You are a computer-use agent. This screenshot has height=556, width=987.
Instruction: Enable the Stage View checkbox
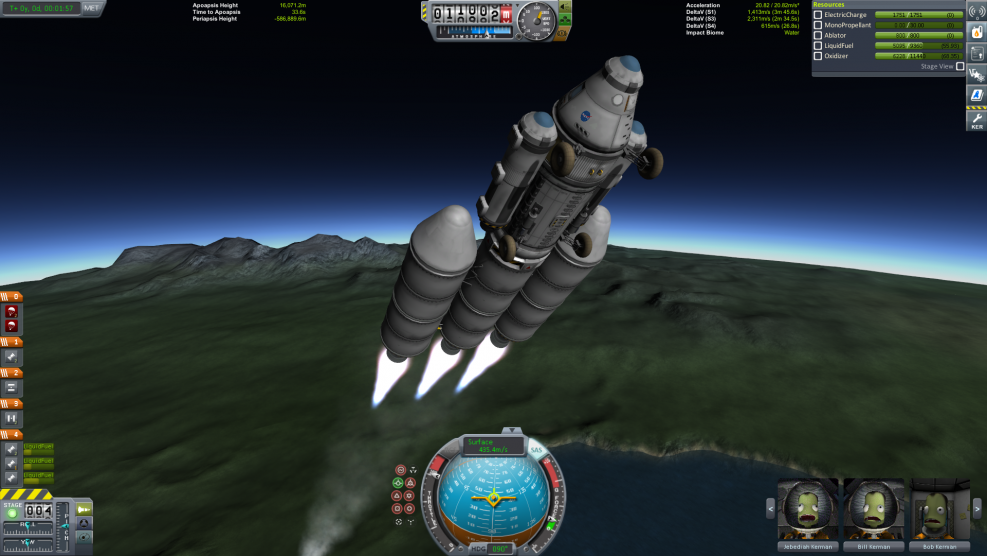(x=960, y=66)
